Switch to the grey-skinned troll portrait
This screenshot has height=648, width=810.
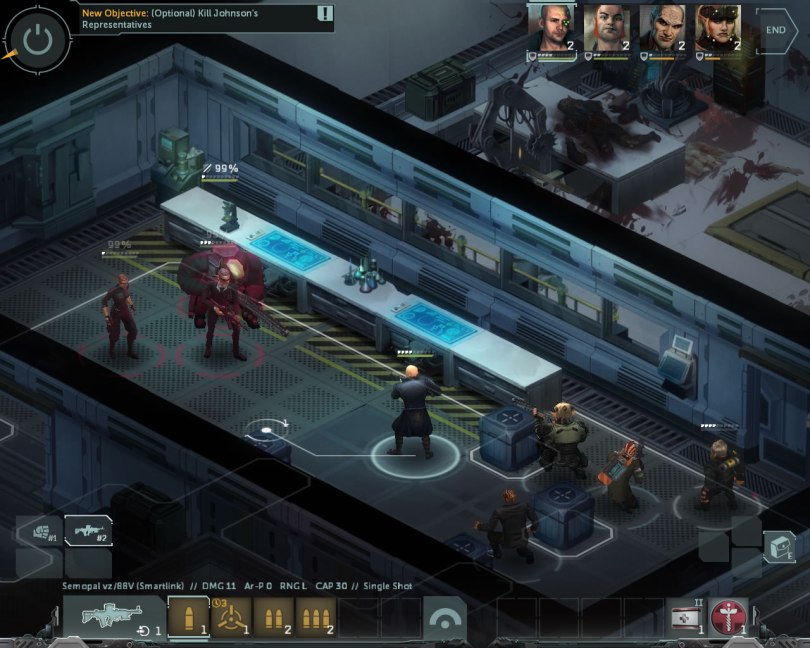(x=663, y=28)
